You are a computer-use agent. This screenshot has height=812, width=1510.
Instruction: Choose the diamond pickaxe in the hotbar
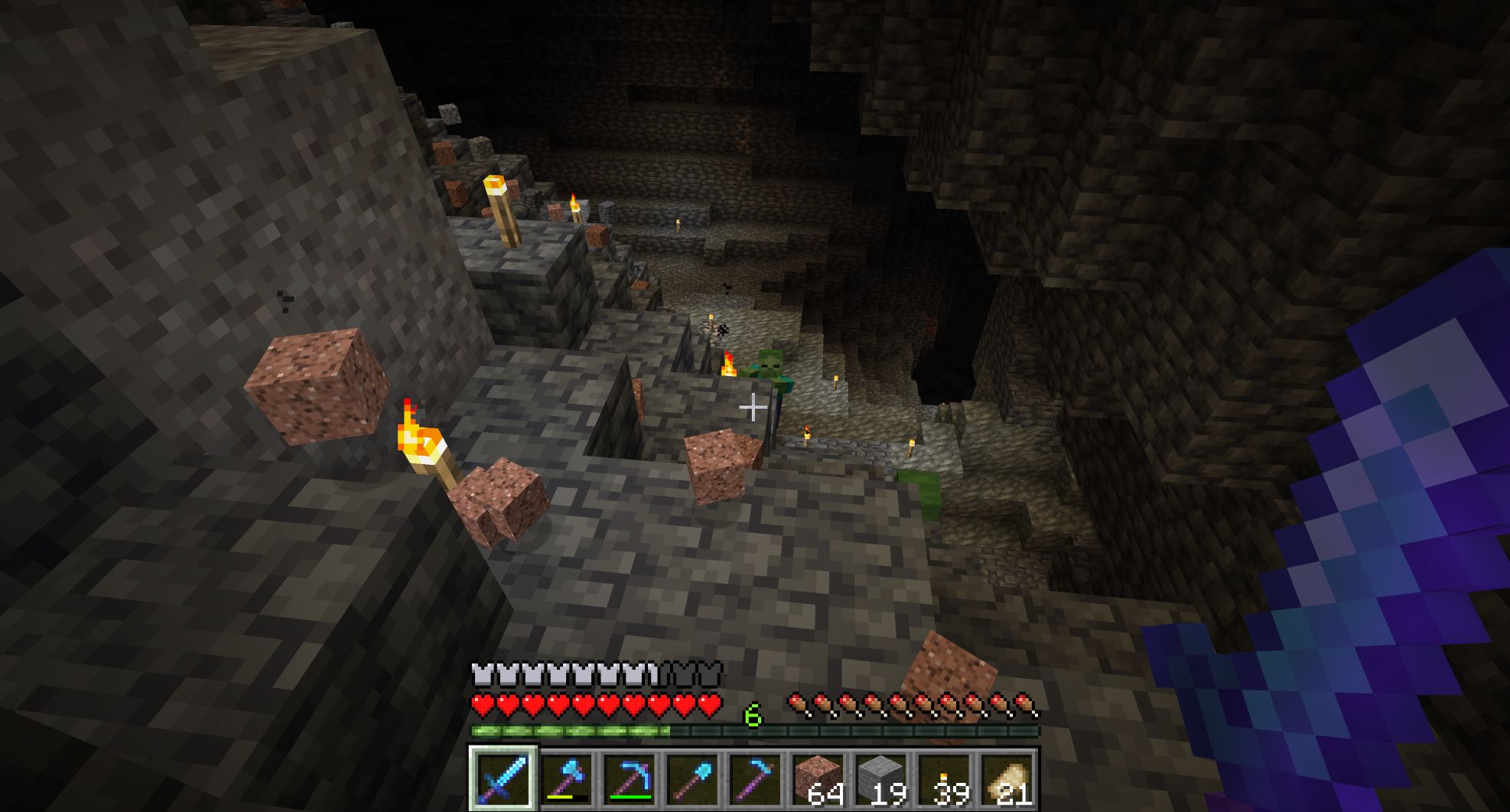click(x=630, y=778)
